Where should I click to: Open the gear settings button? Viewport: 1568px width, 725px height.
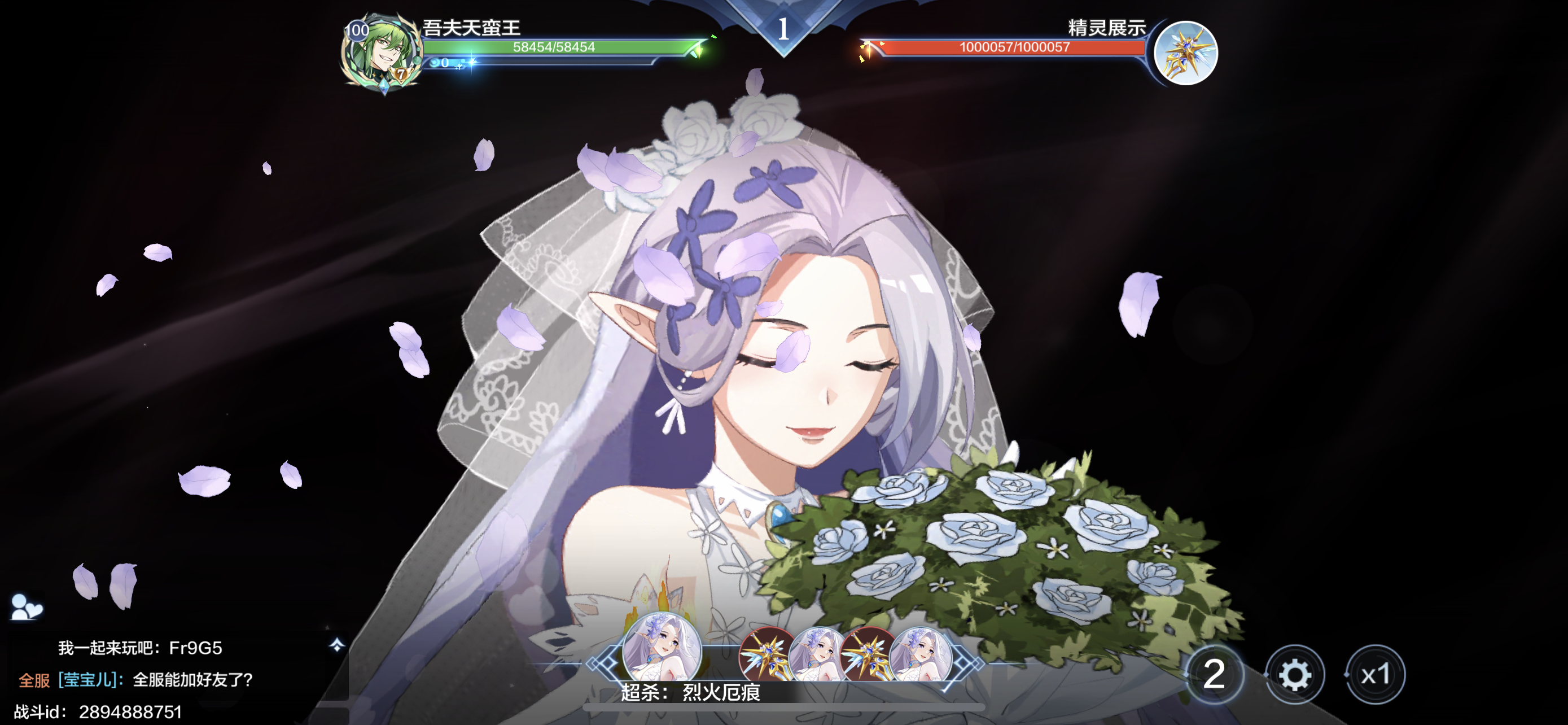click(x=1295, y=675)
